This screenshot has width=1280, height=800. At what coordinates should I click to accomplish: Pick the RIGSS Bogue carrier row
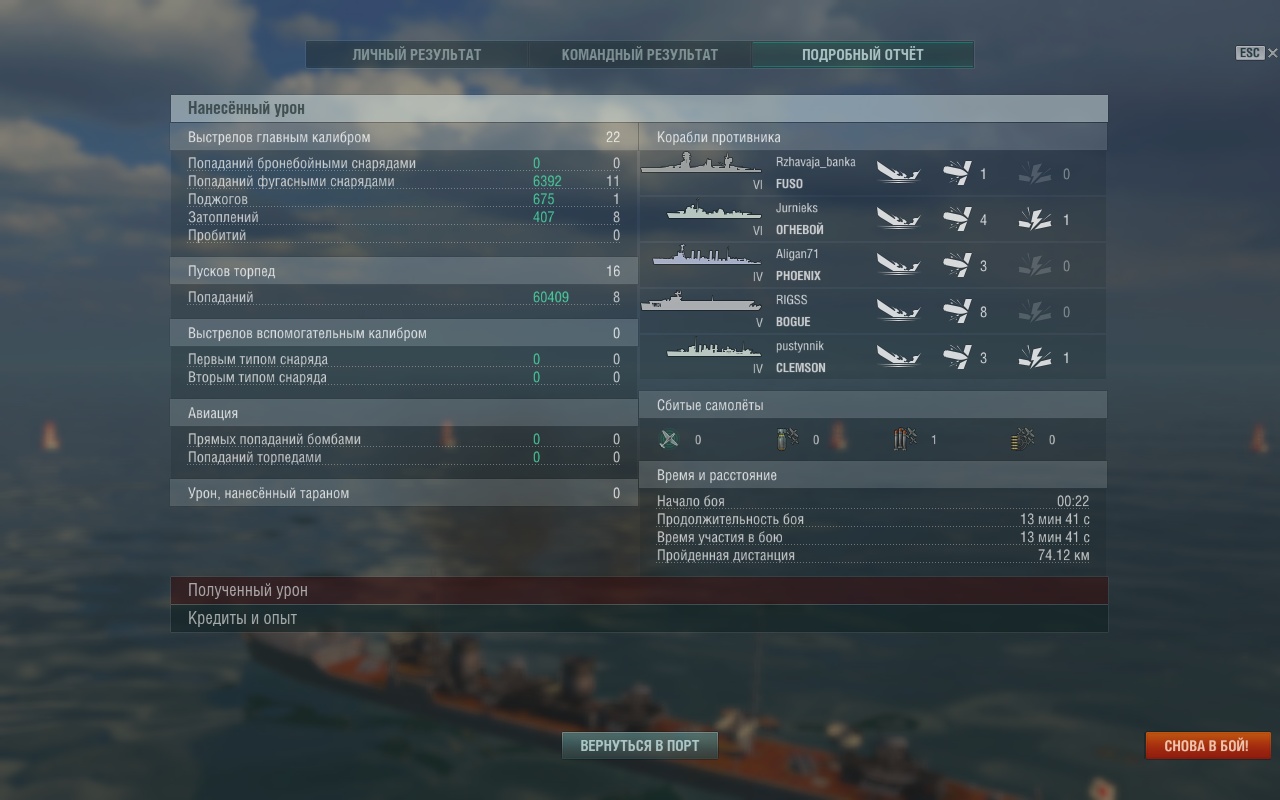pos(872,312)
